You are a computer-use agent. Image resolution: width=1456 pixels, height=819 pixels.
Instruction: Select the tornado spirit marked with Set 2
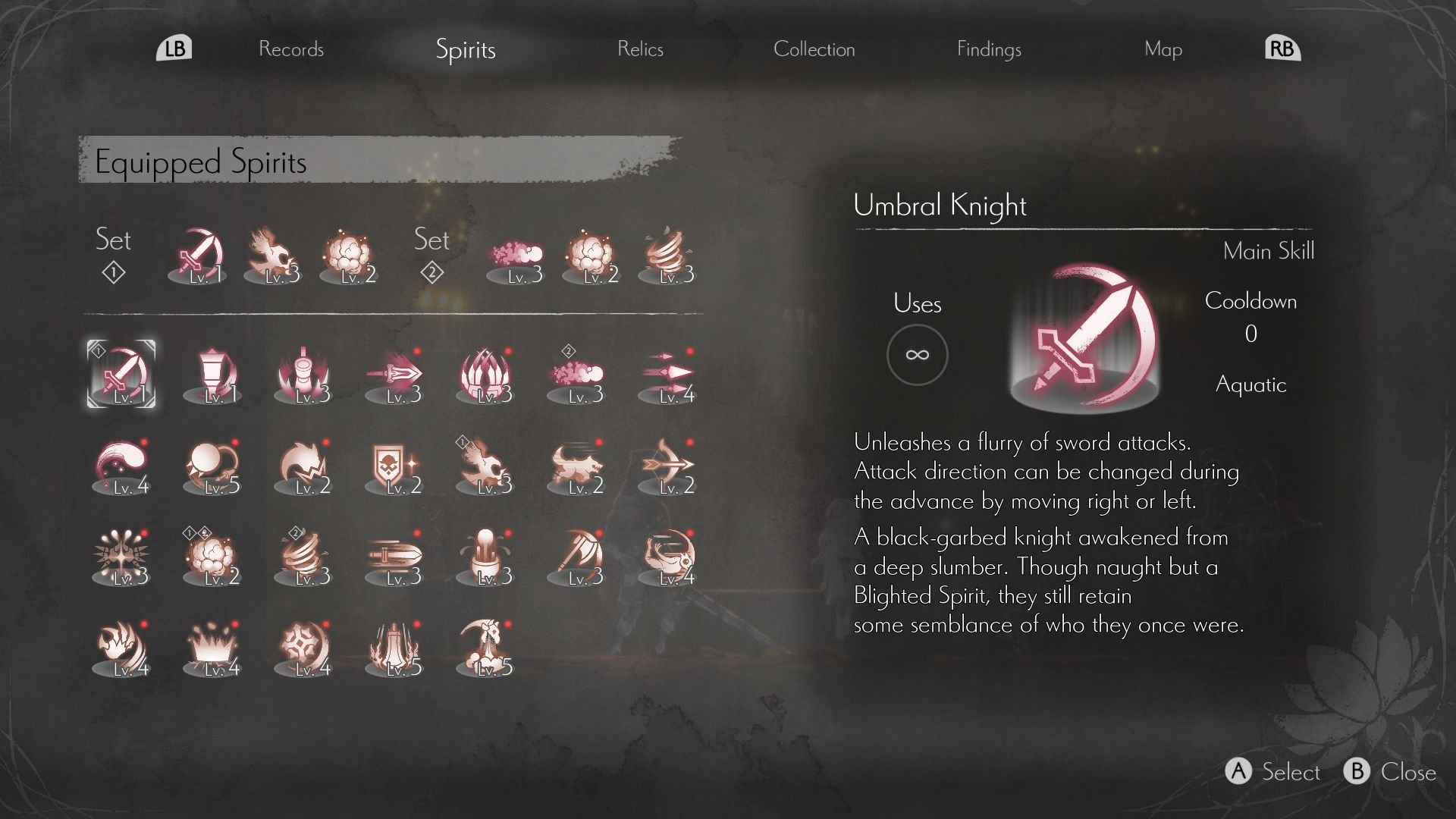pyautogui.click(x=303, y=557)
